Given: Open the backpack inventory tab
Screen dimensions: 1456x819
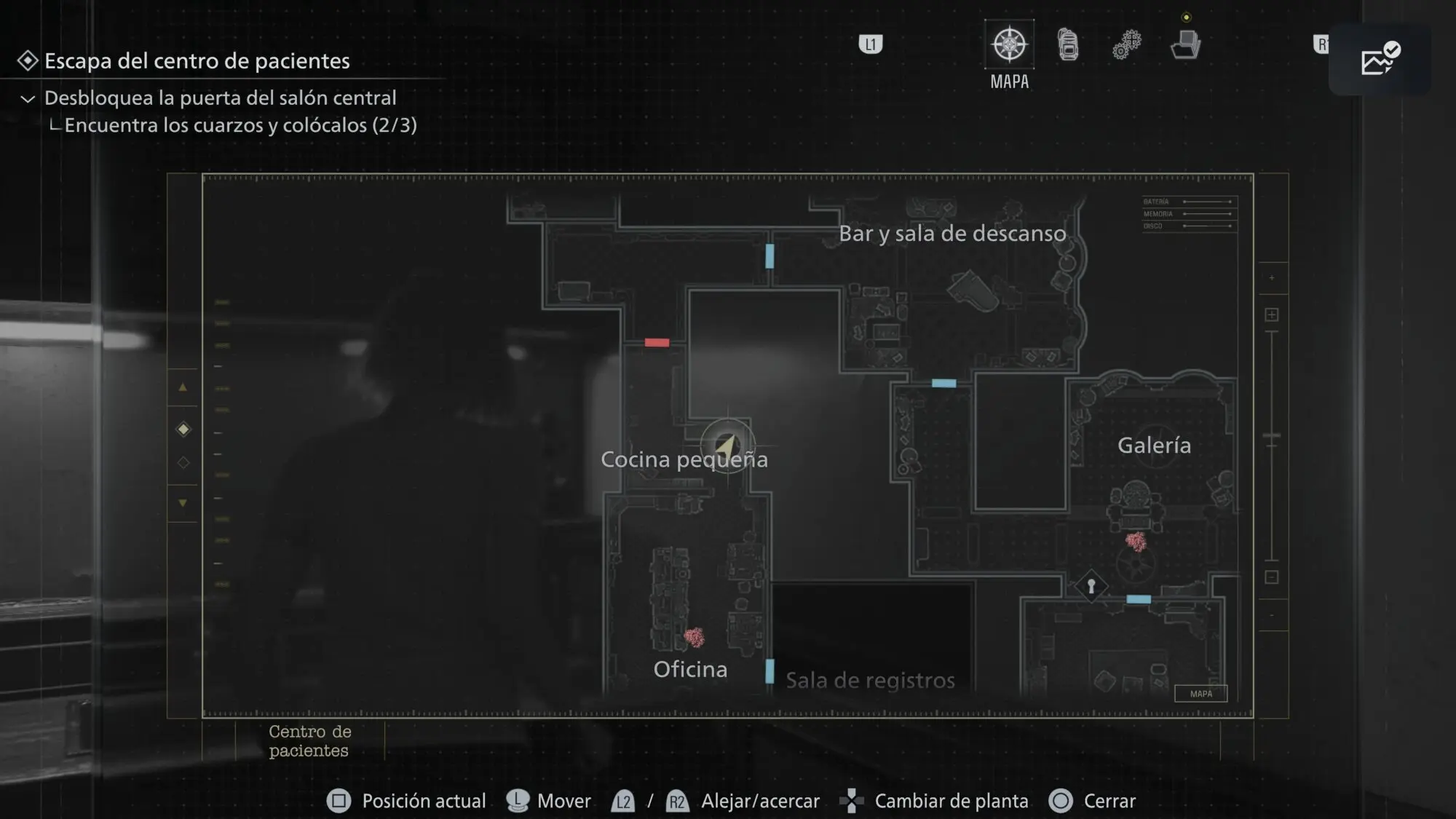Looking at the screenshot, I should [1068, 44].
